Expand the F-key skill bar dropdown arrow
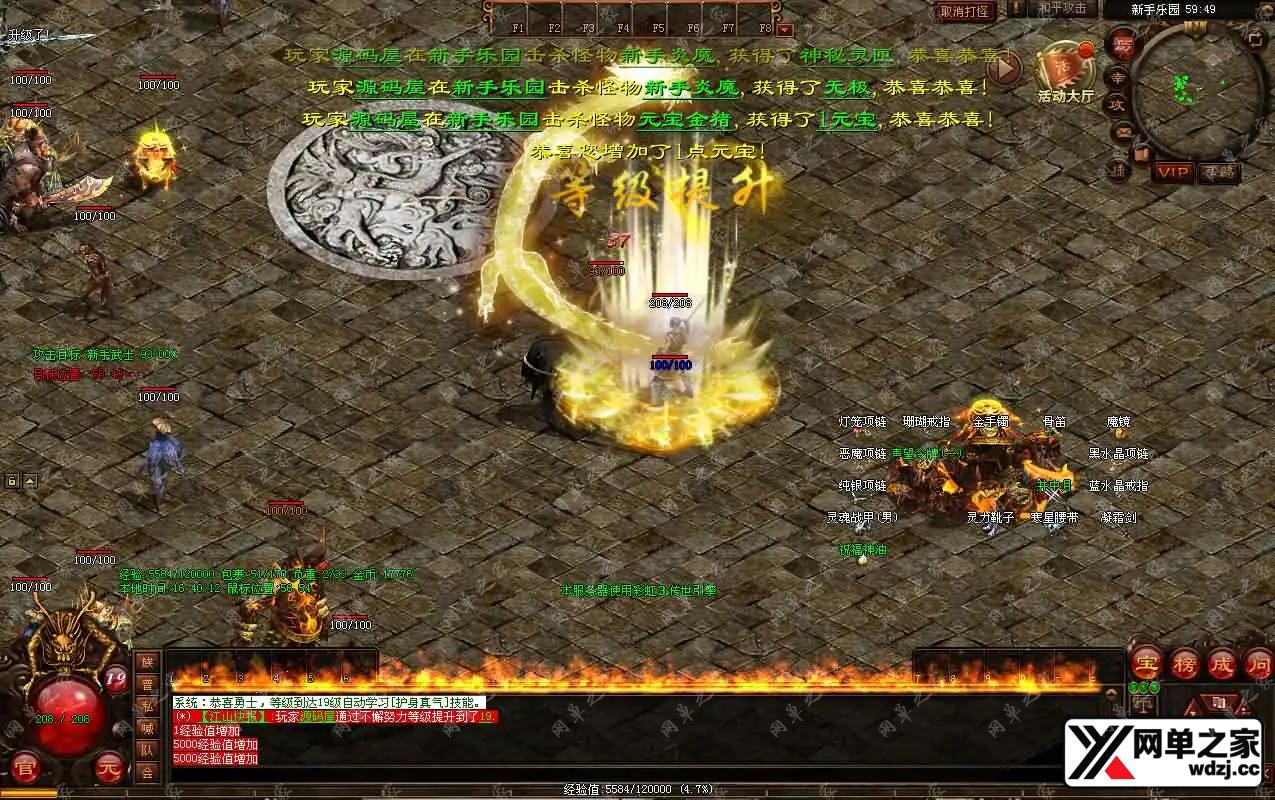 [x=784, y=29]
